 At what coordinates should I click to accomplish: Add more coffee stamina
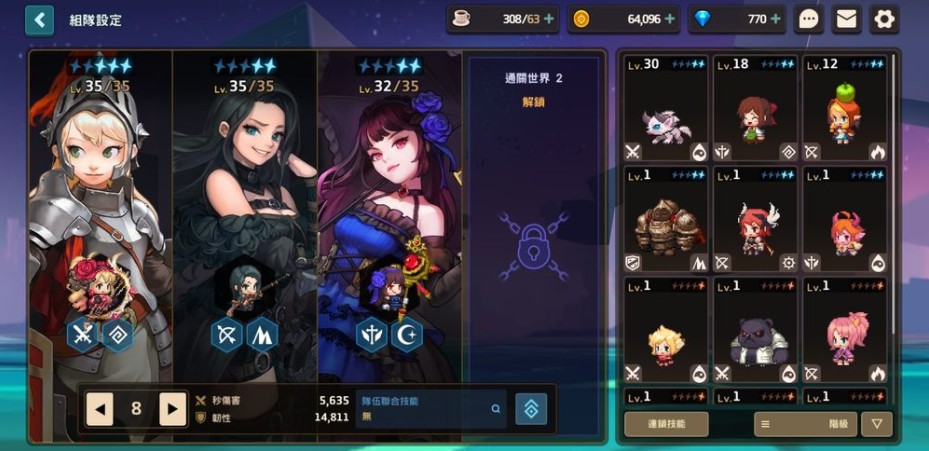(549, 19)
